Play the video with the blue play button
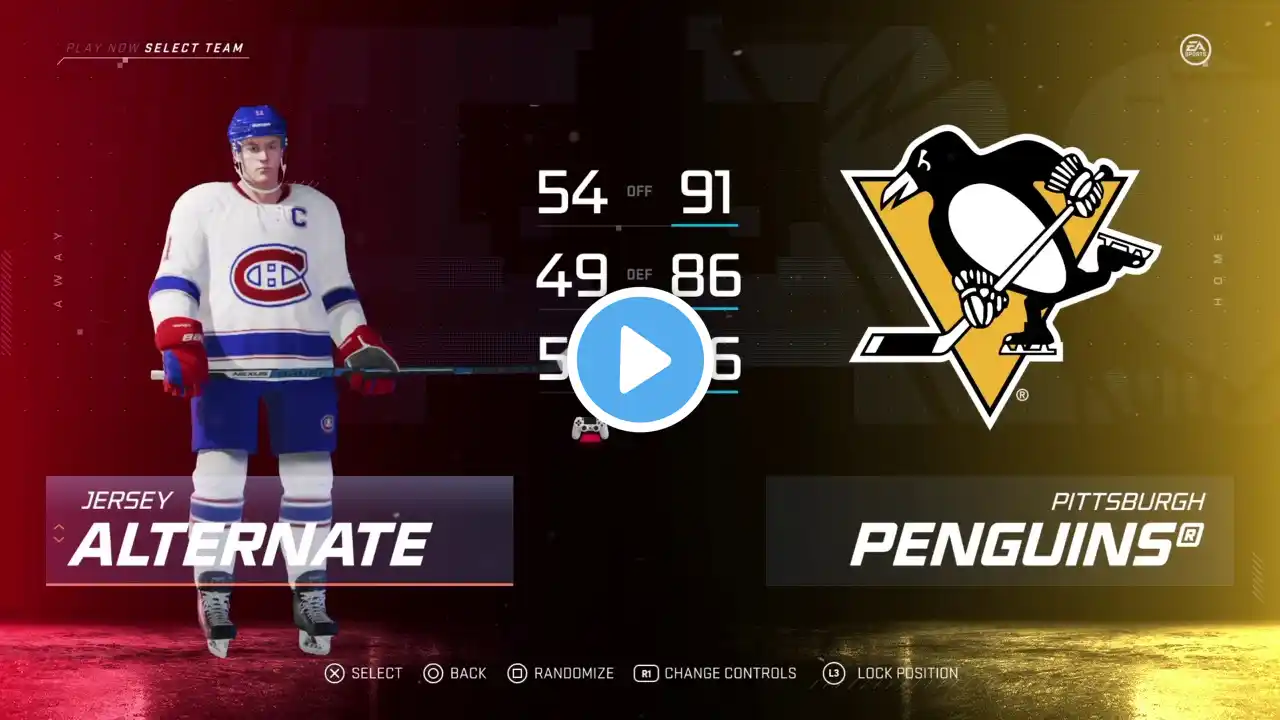The image size is (1280, 720). [x=640, y=360]
